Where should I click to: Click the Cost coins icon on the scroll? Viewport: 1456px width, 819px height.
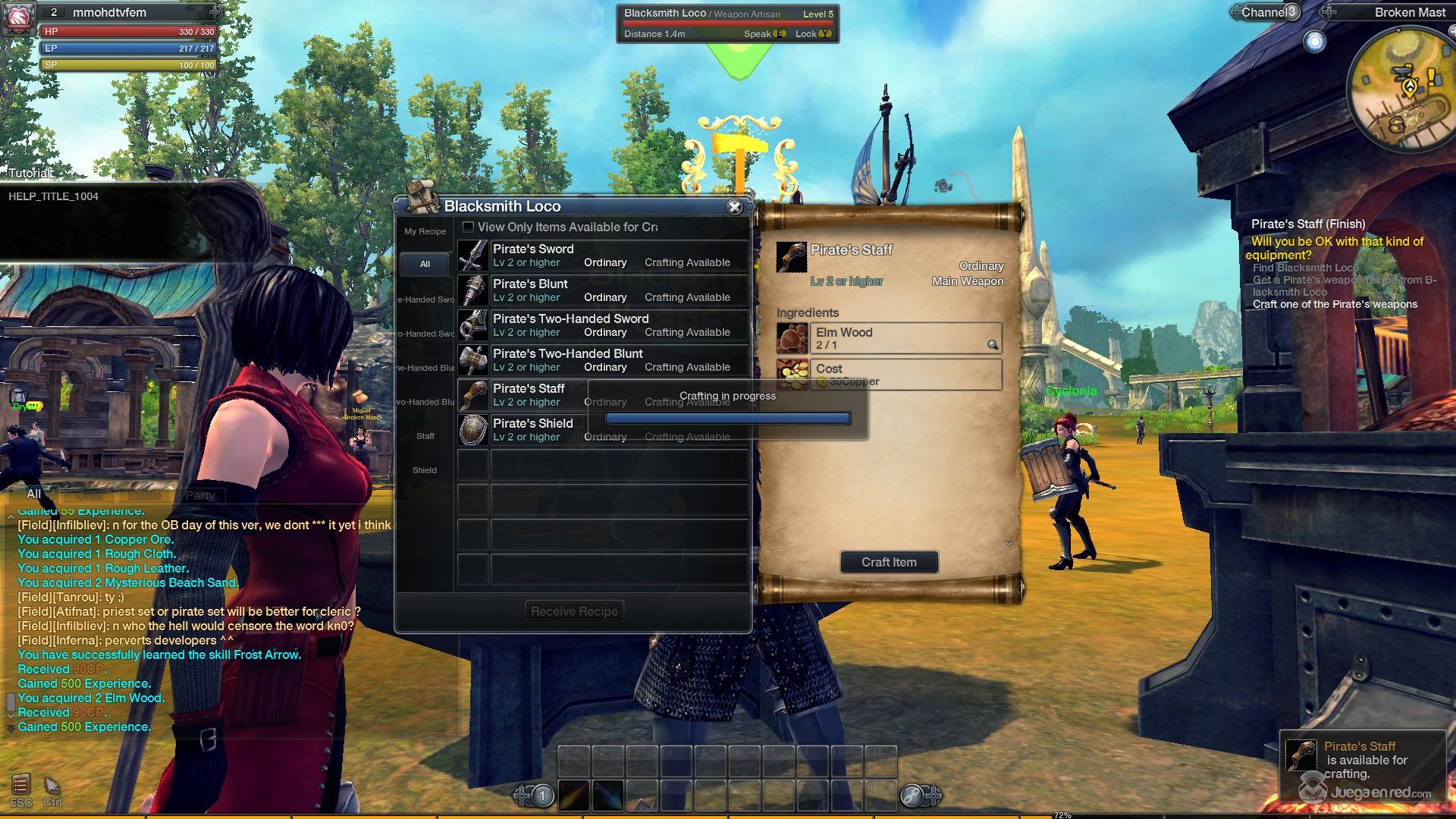point(792,374)
